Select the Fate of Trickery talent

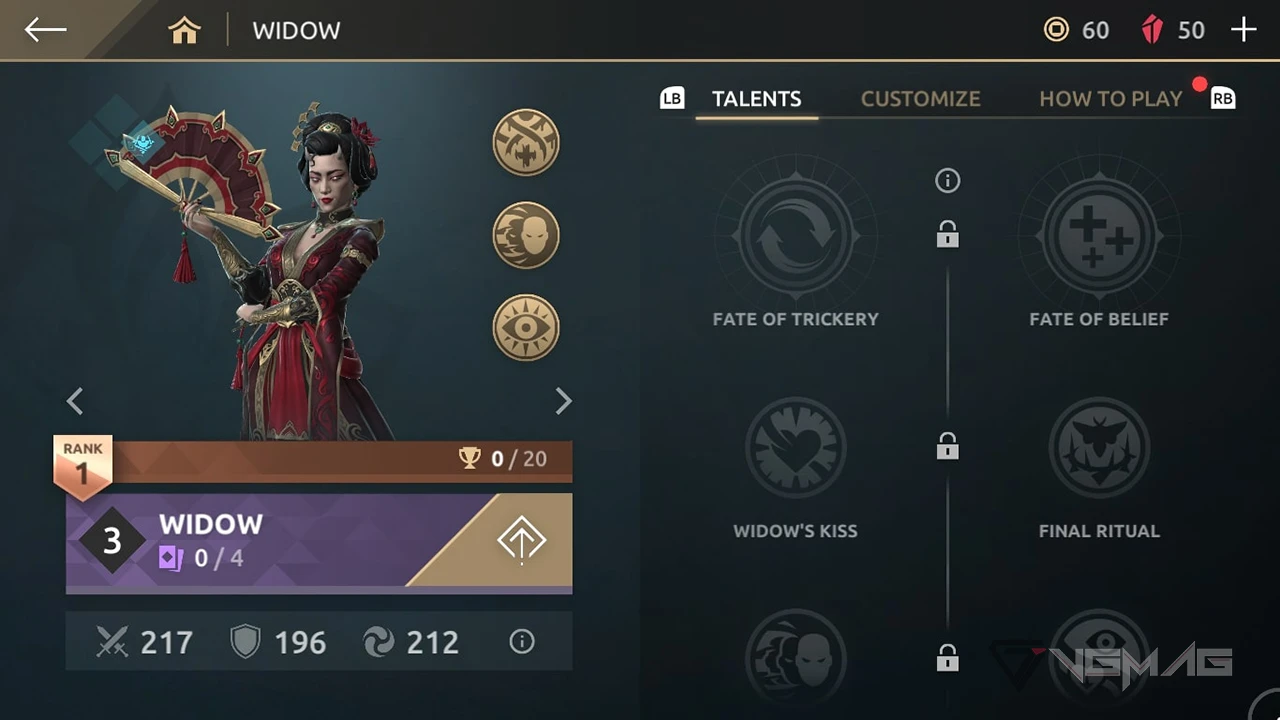point(796,236)
